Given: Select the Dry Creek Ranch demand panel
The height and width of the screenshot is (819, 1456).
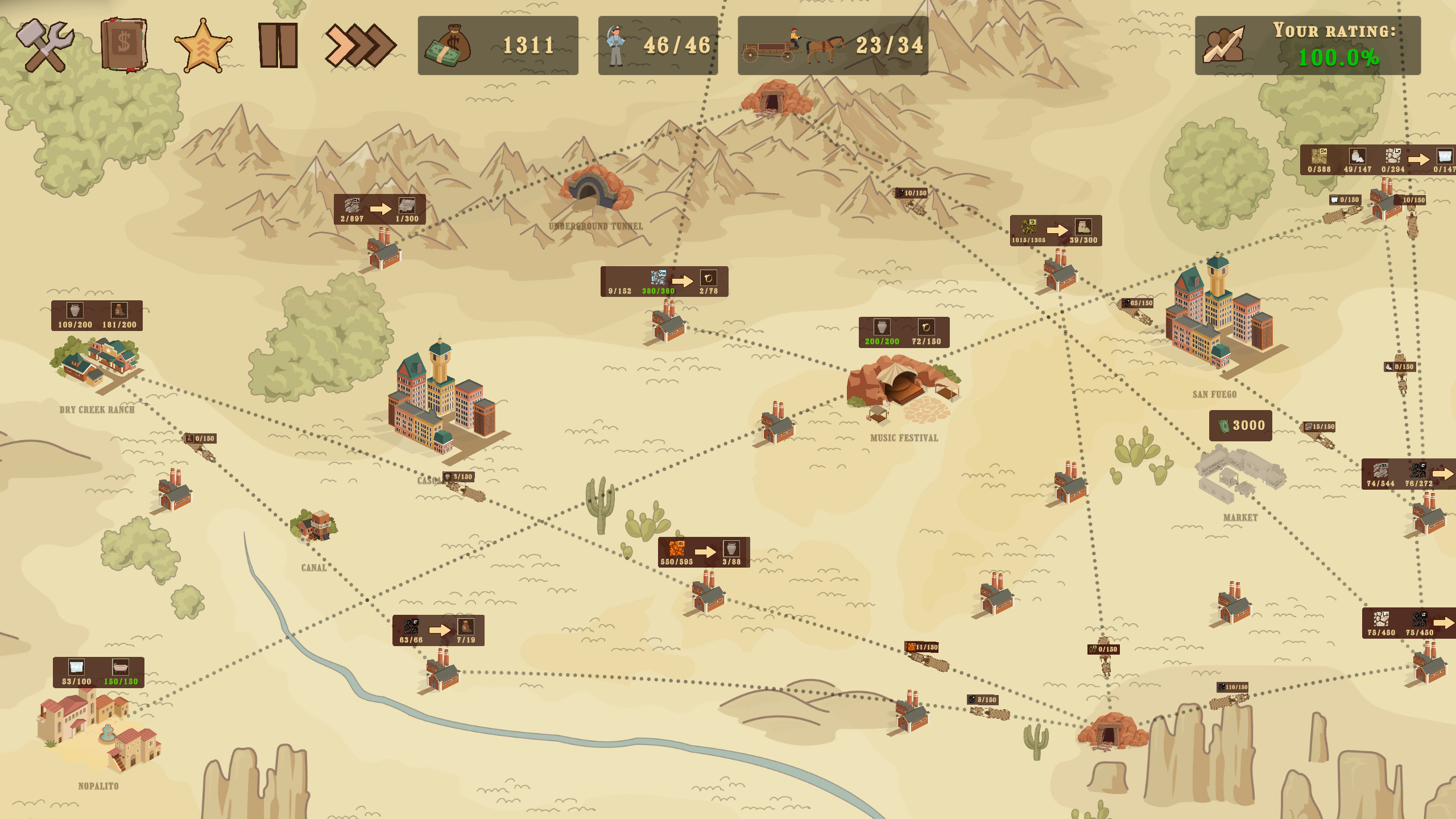Looking at the screenshot, I should click(97, 316).
